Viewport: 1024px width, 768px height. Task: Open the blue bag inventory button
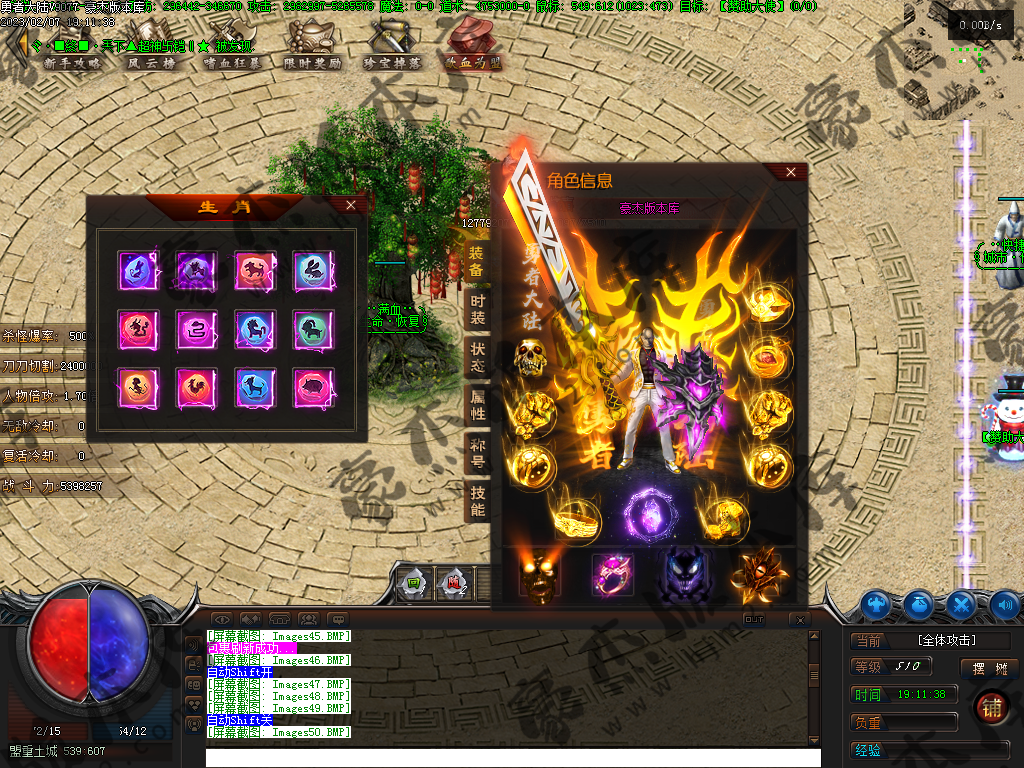pyautogui.click(x=919, y=604)
